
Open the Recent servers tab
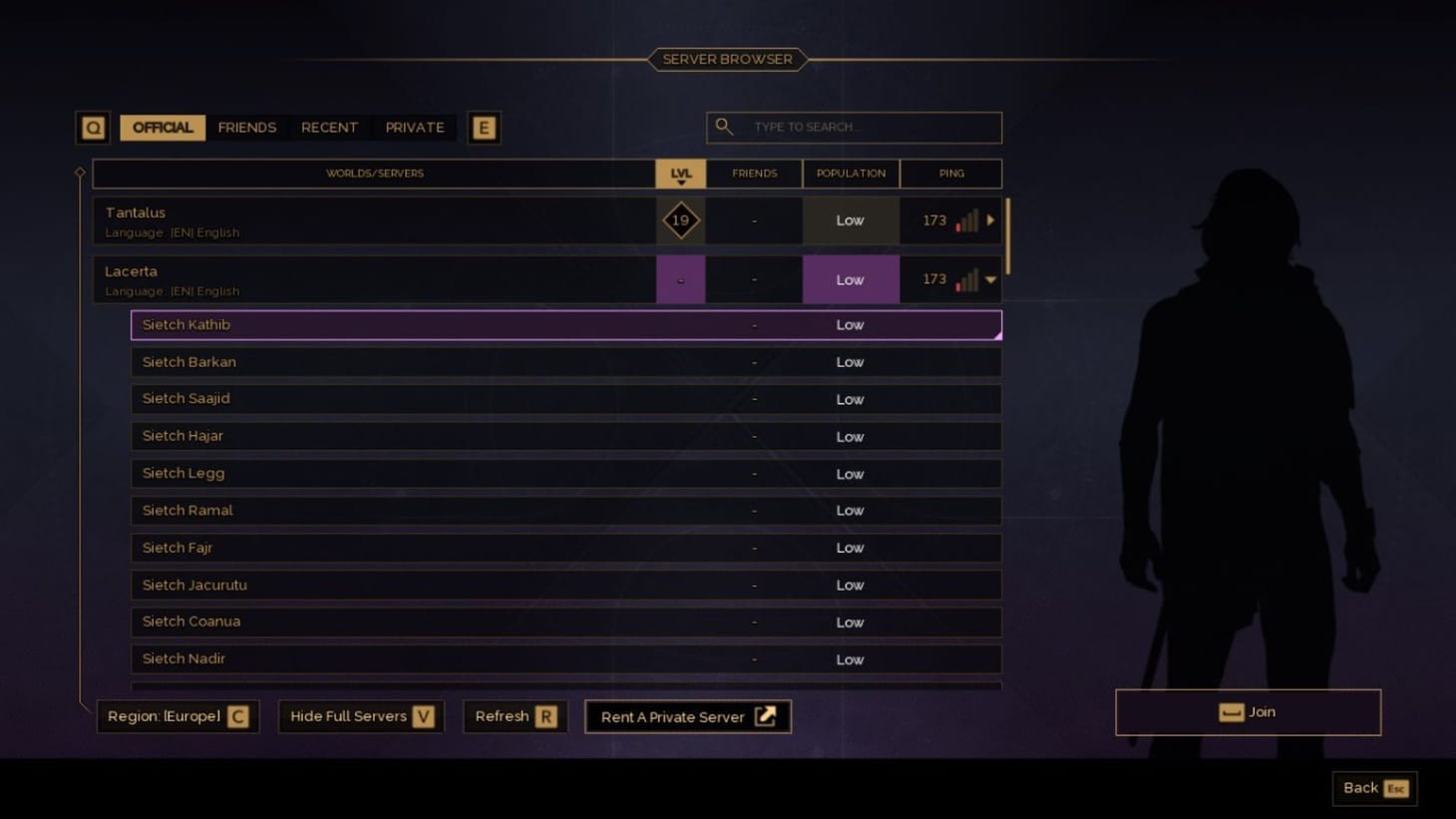click(x=329, y=127)
